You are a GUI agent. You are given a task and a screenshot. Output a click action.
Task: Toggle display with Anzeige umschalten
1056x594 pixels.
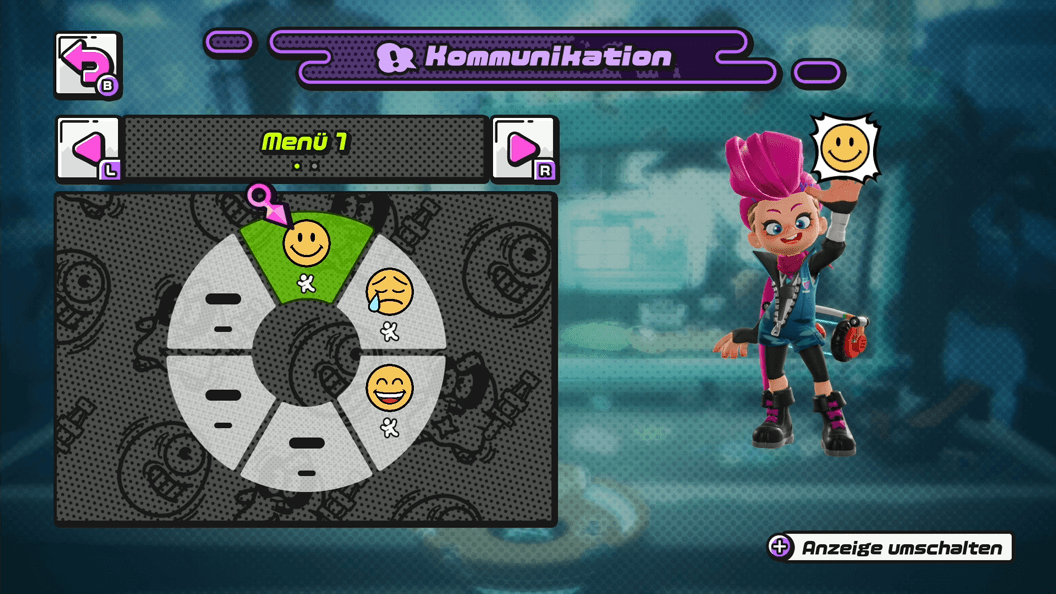(889, 547)
